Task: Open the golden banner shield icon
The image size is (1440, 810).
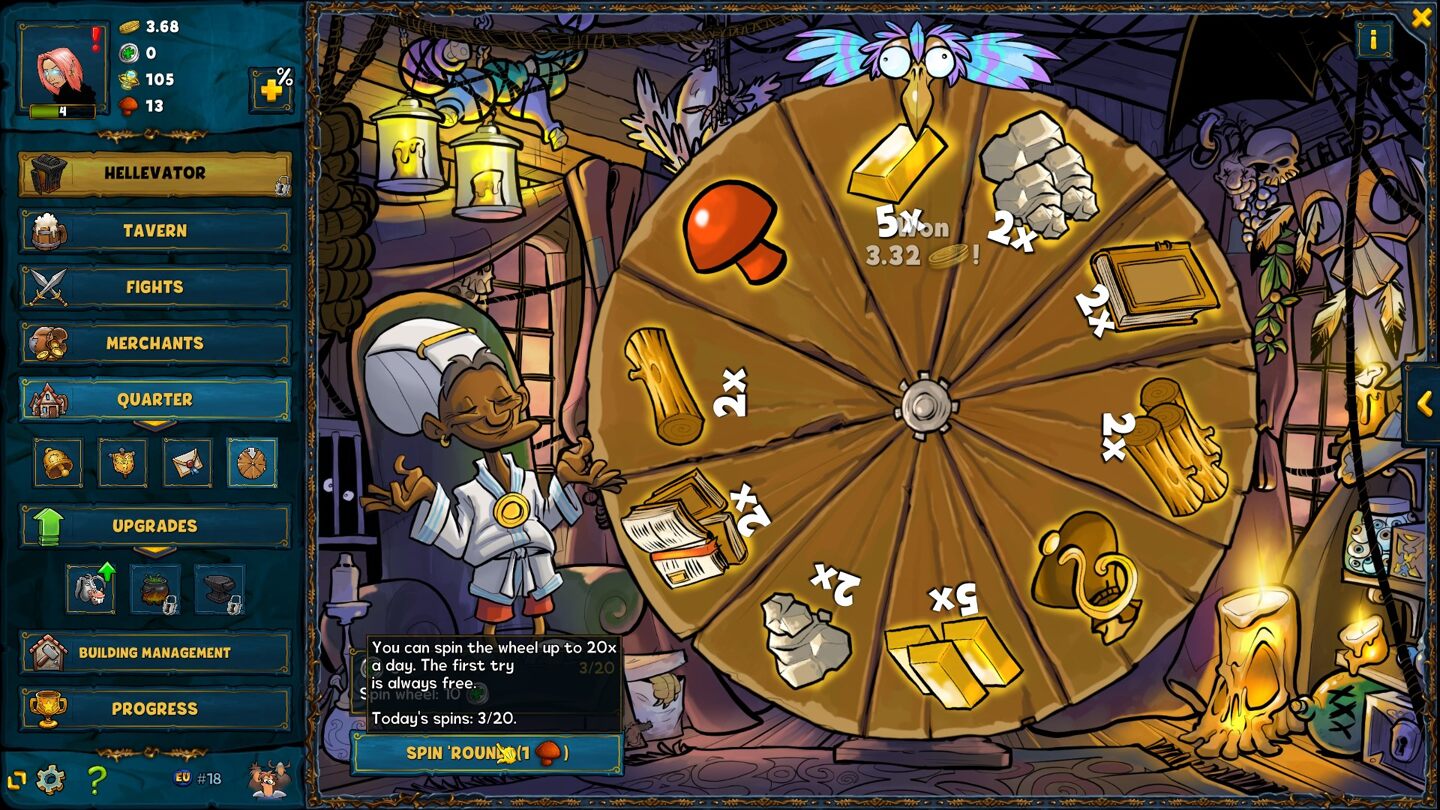Action: (123, 463)
